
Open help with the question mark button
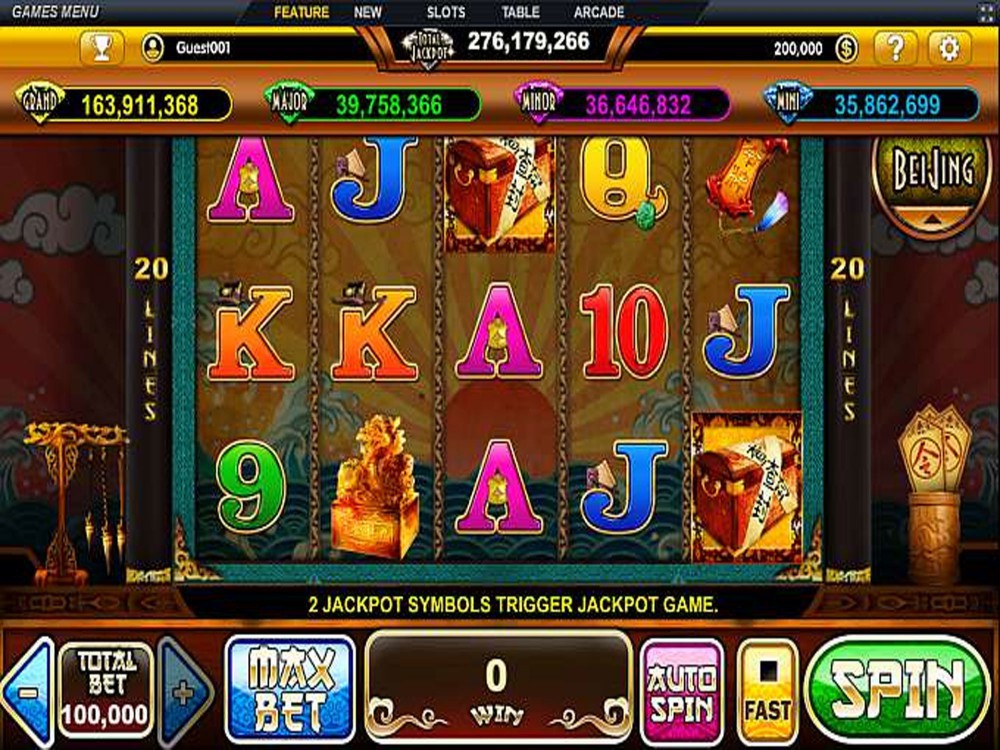point(895,47)
